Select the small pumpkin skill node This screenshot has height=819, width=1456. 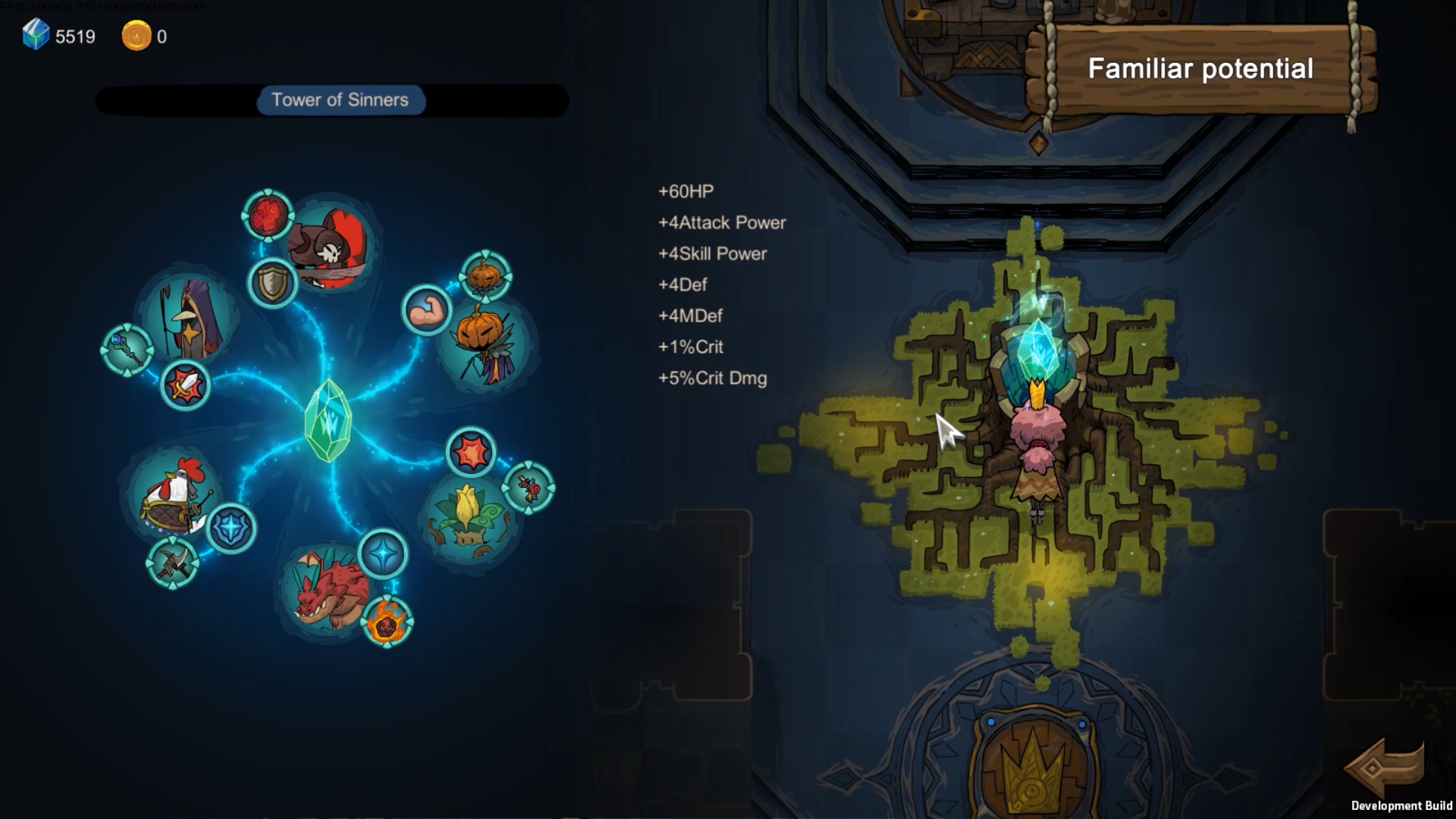(x=485, y=275)
